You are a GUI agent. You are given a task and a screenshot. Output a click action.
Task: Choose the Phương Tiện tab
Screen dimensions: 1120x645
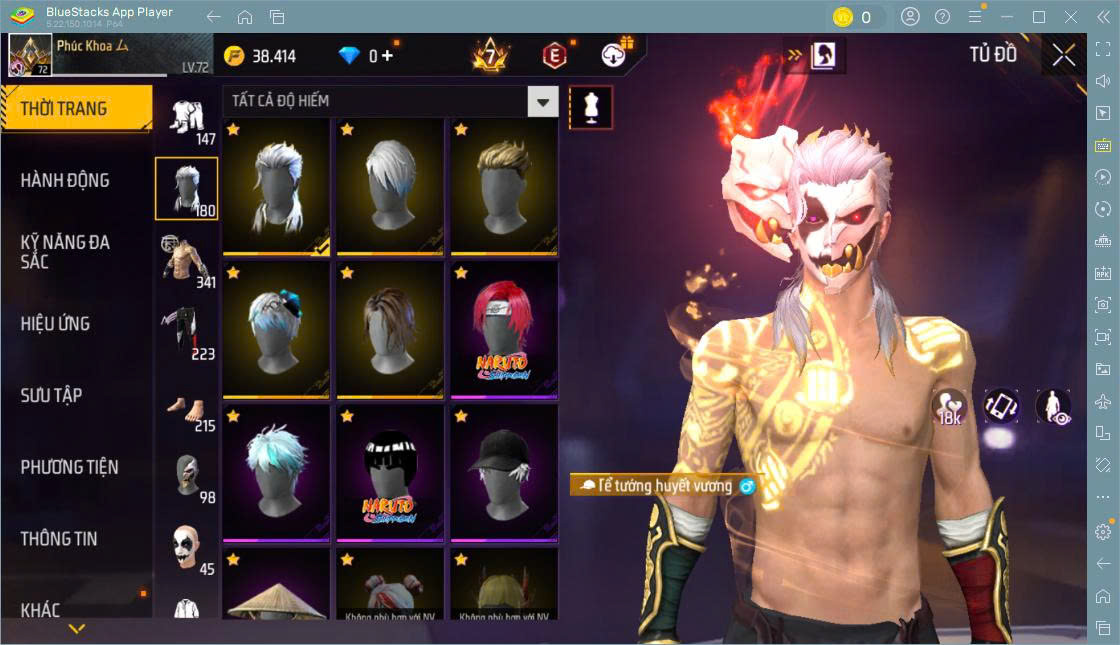(69, 467)
